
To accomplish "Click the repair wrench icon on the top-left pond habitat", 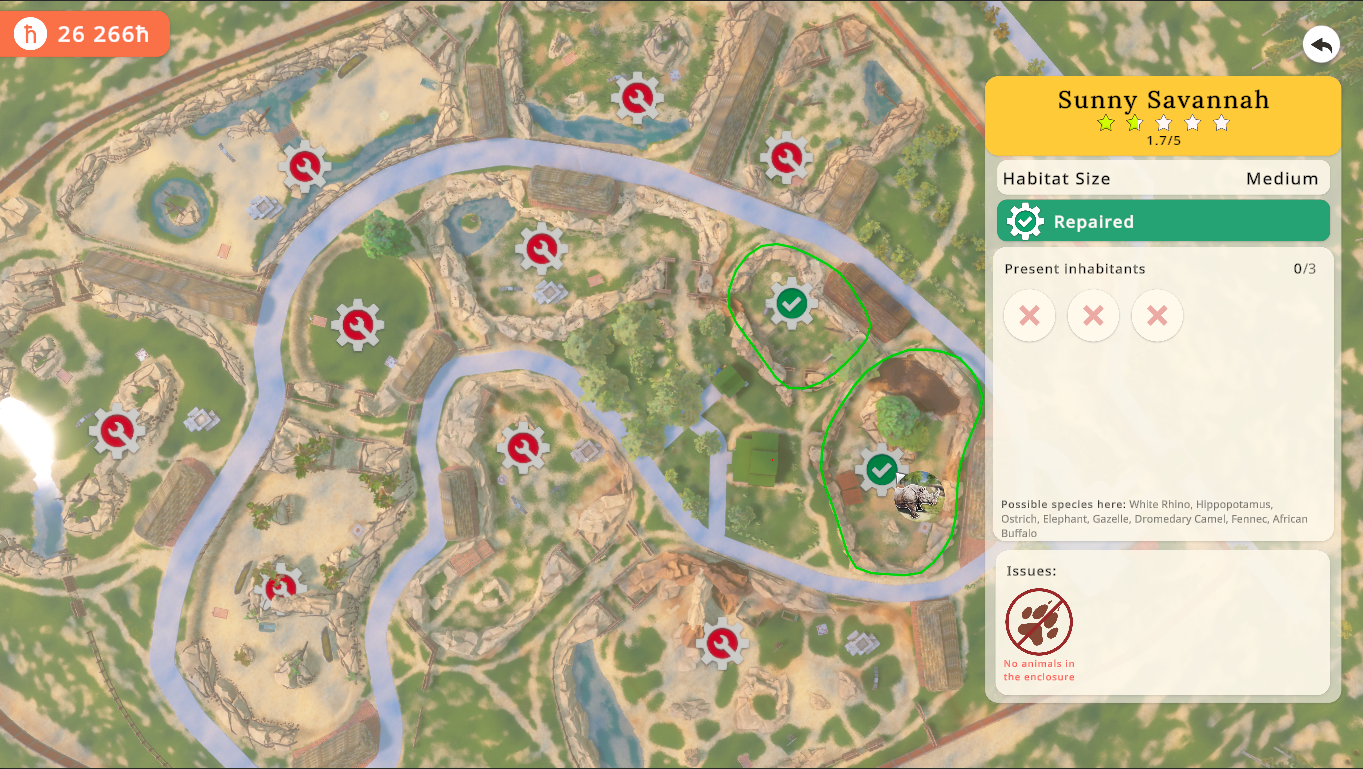I will (305, 165).
